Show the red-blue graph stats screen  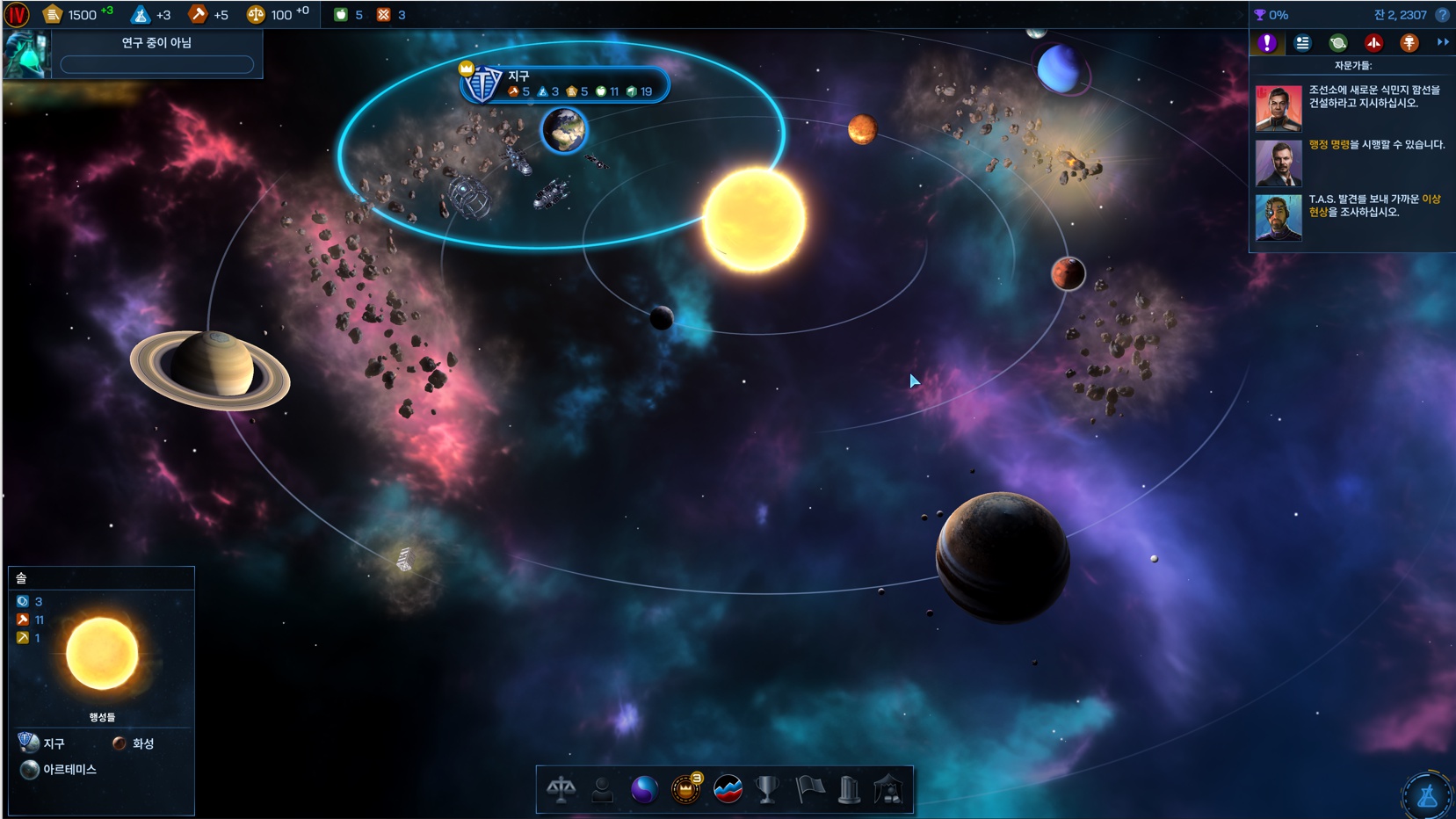pyautogui.click(x=728, y=790)
